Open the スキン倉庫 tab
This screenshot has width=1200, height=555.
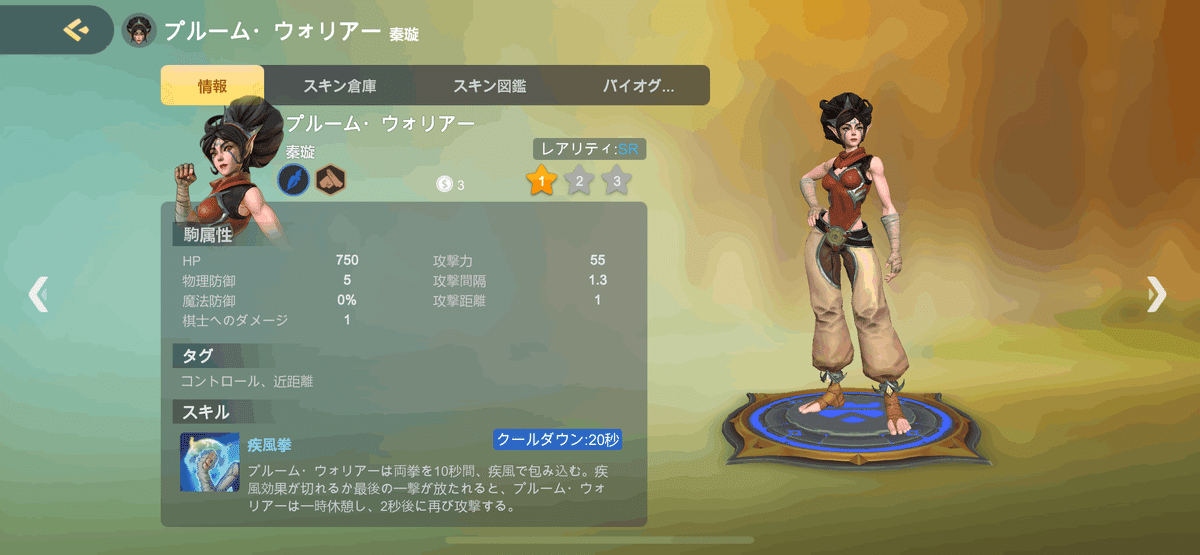[x=339, y=86]
